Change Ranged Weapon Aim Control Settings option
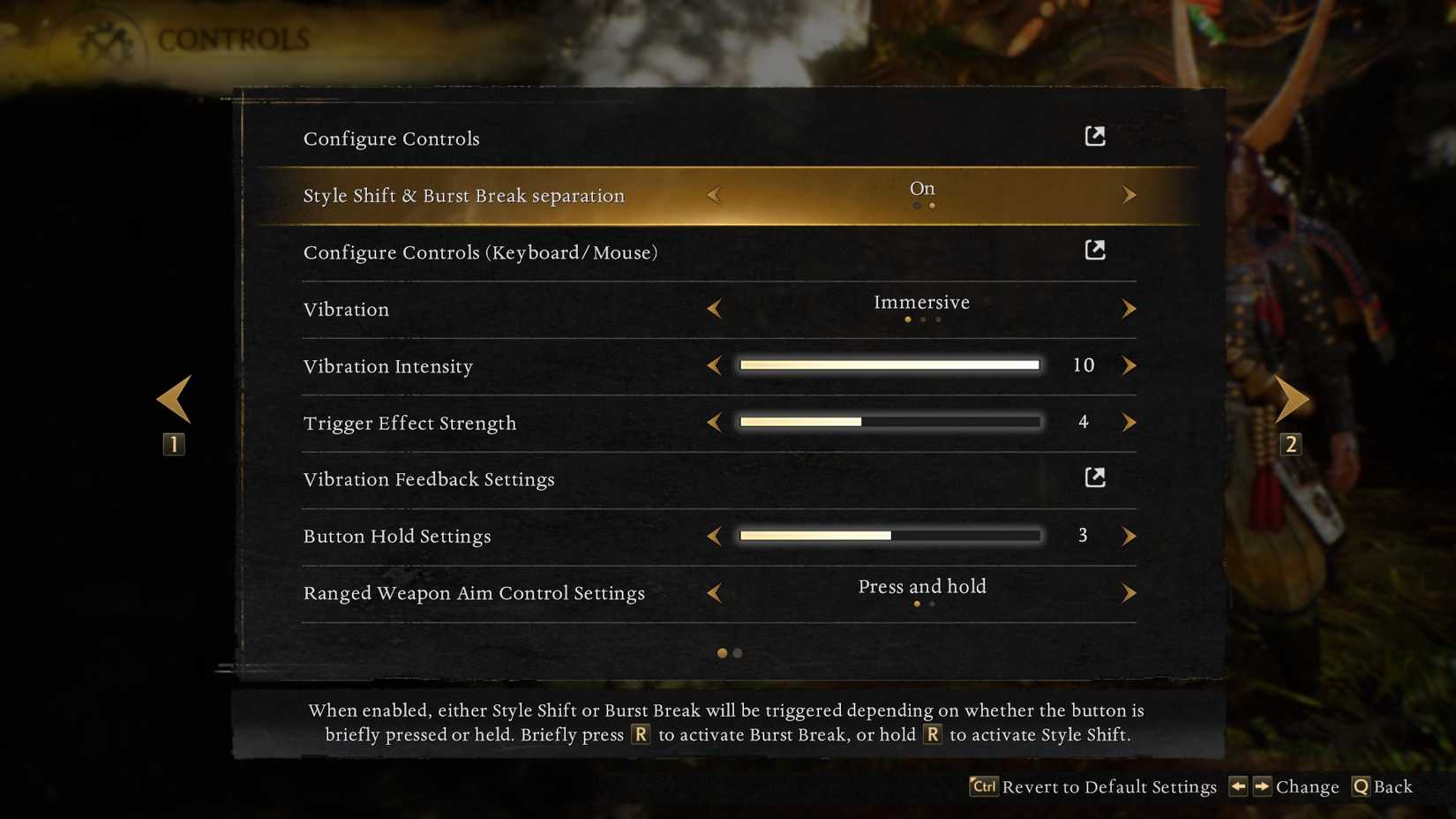Screen dimensions: 1456x819 pyautogui.click(x=1130, y=593)
